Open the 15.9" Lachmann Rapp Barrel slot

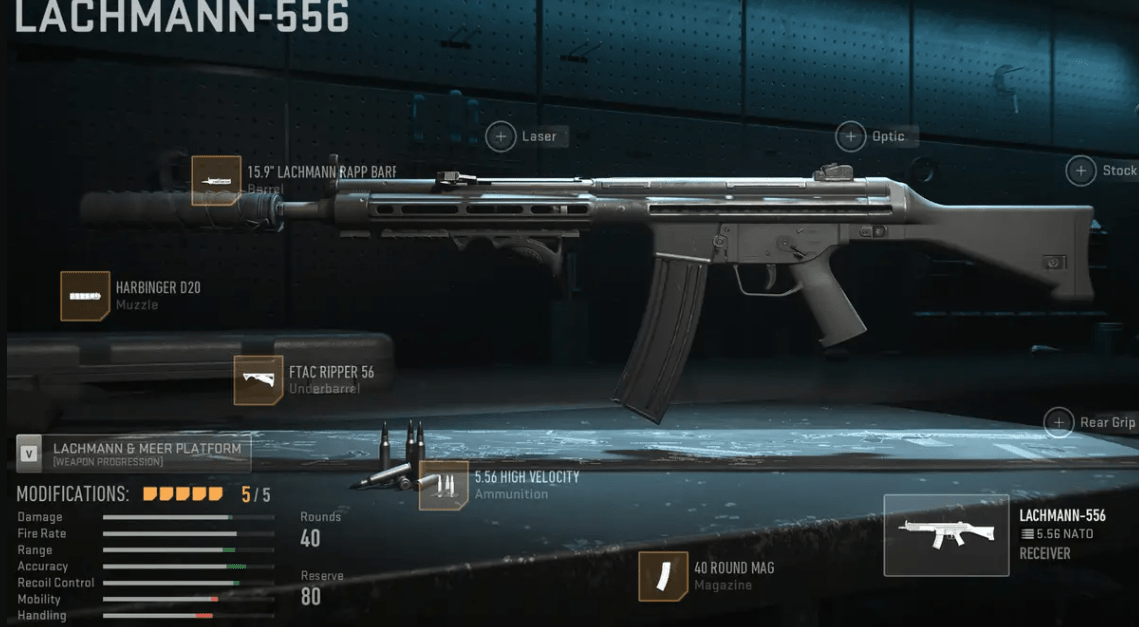(x=217, y=181)
